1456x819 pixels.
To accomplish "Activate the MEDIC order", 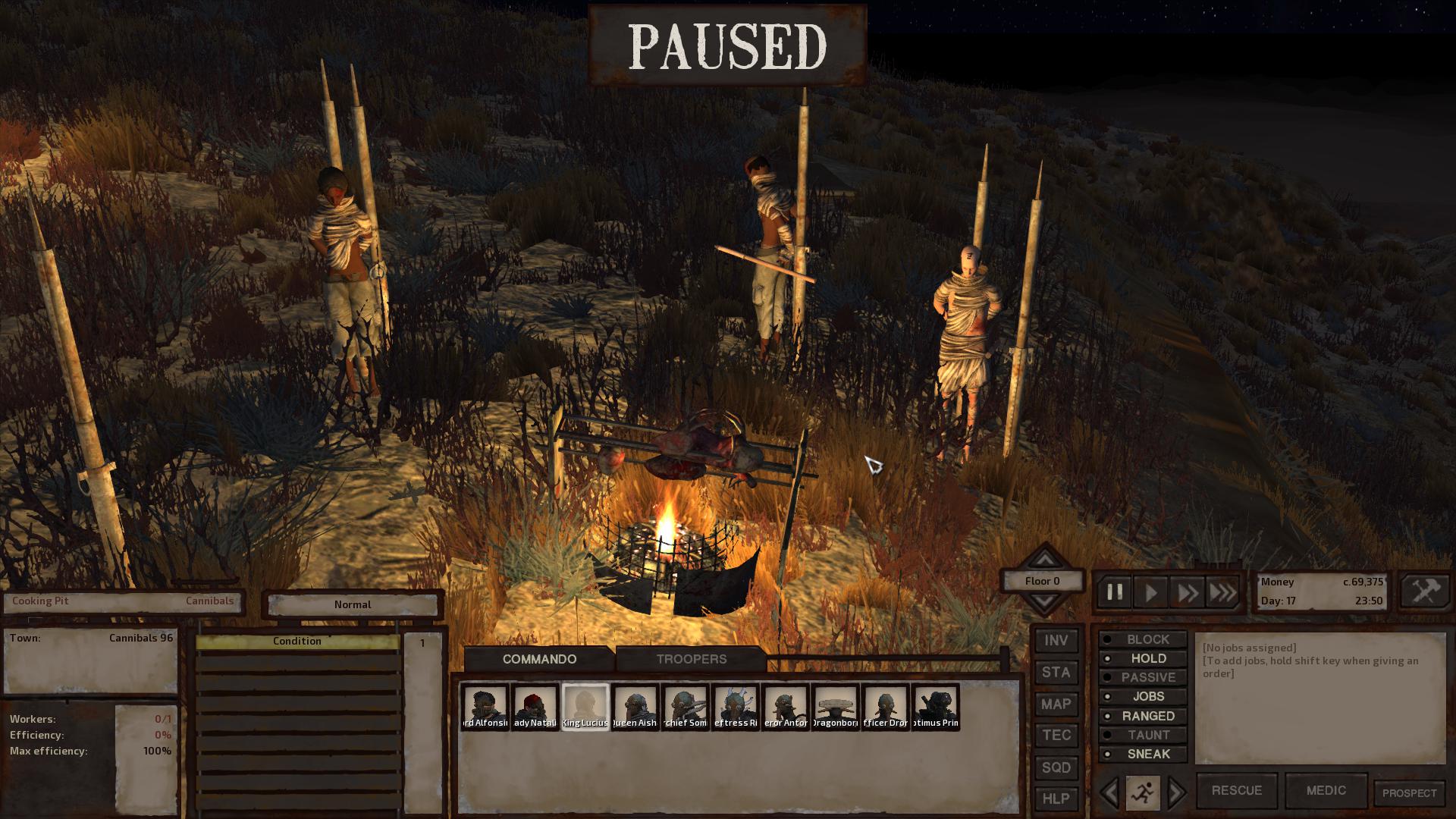I will [1326, 790].
